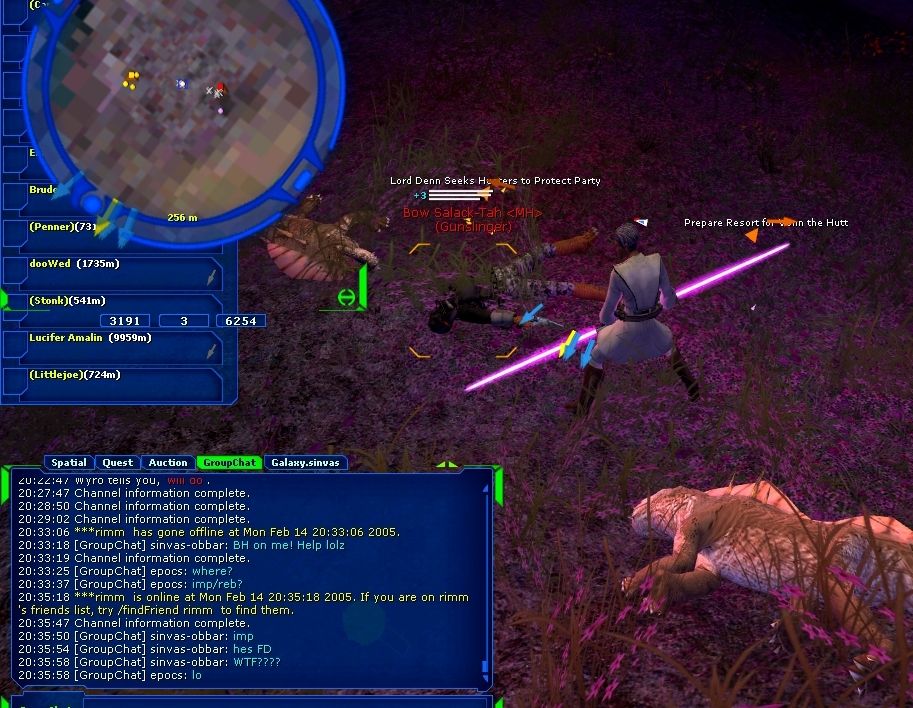Click the active GroupChat tab
The width and height of the screenshot is (913, 708).
(229, 463)
